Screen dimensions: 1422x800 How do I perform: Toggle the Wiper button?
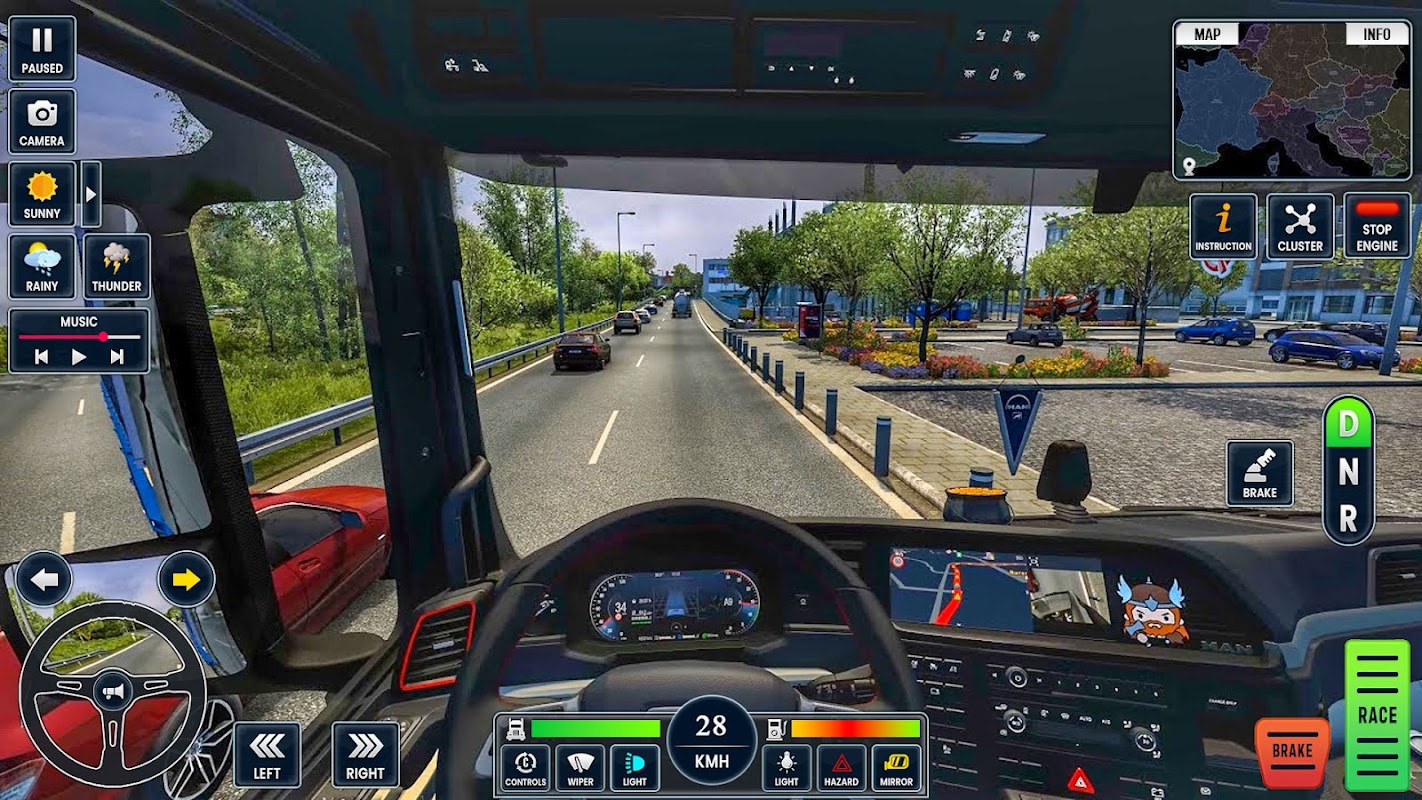pyautogui.click(x=580, y=768)
